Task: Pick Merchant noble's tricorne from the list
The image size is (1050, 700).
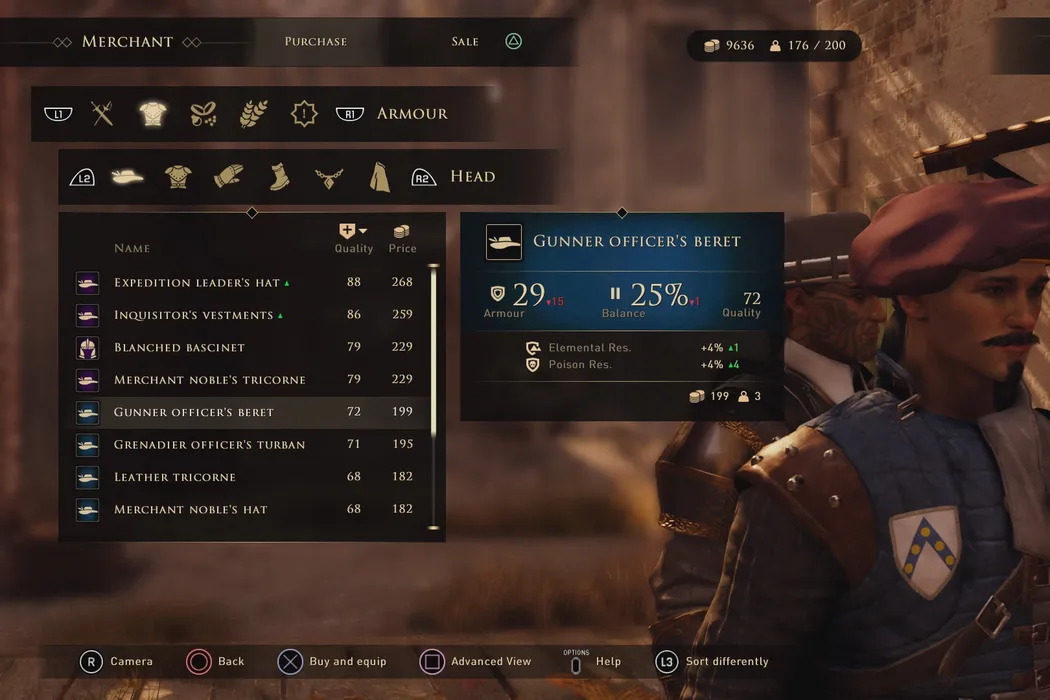Action: (210, 380)
